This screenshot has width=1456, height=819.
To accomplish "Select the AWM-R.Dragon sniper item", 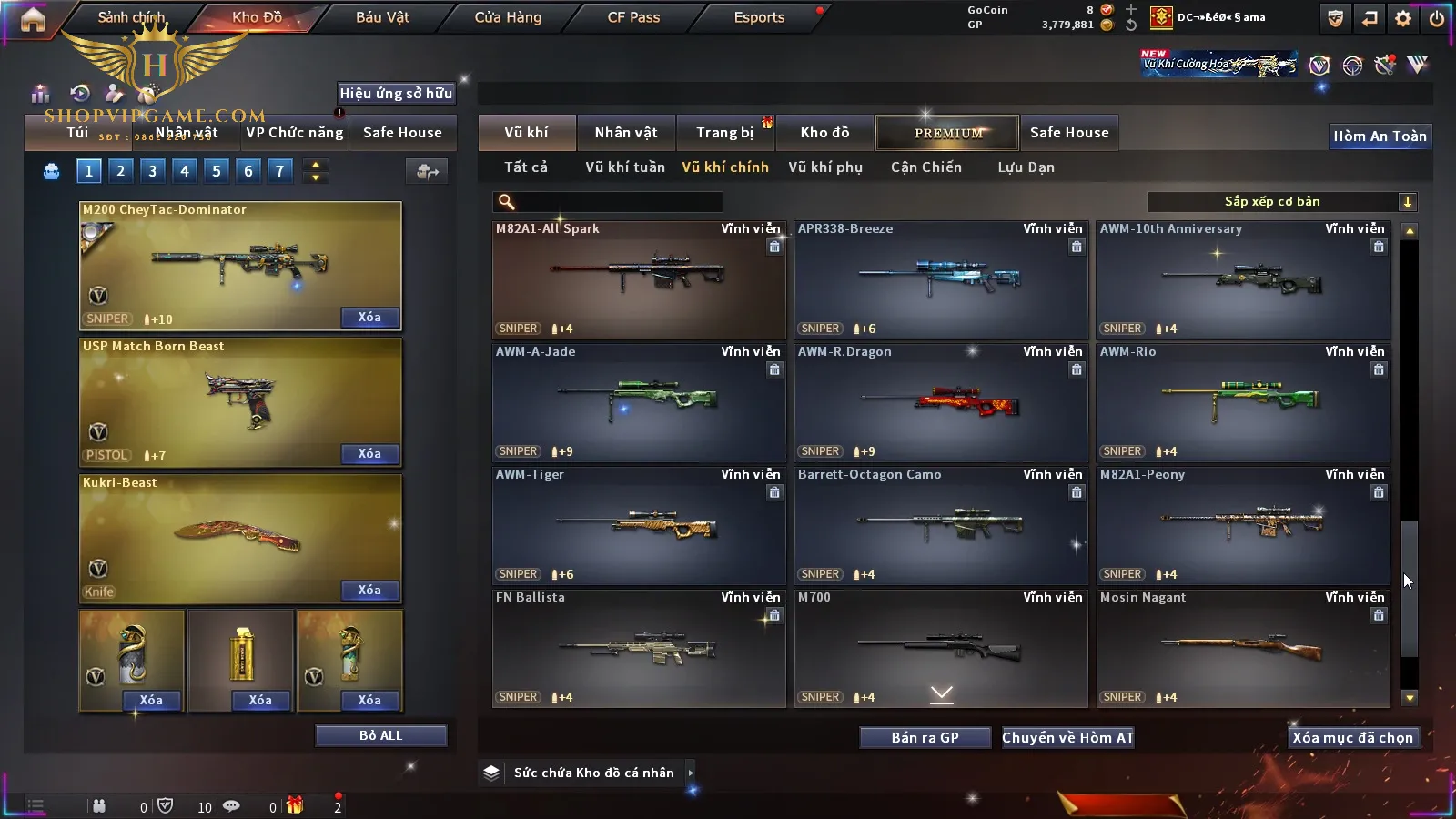I will tap(941, 402).
